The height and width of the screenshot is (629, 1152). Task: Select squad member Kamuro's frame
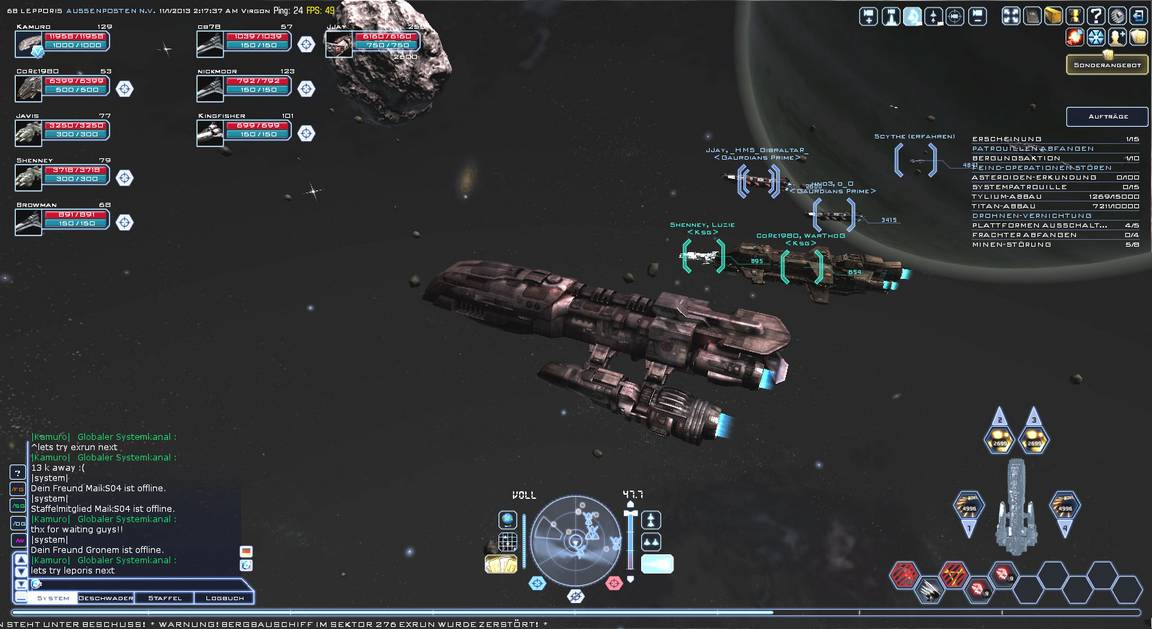click(x=62, y=42)
